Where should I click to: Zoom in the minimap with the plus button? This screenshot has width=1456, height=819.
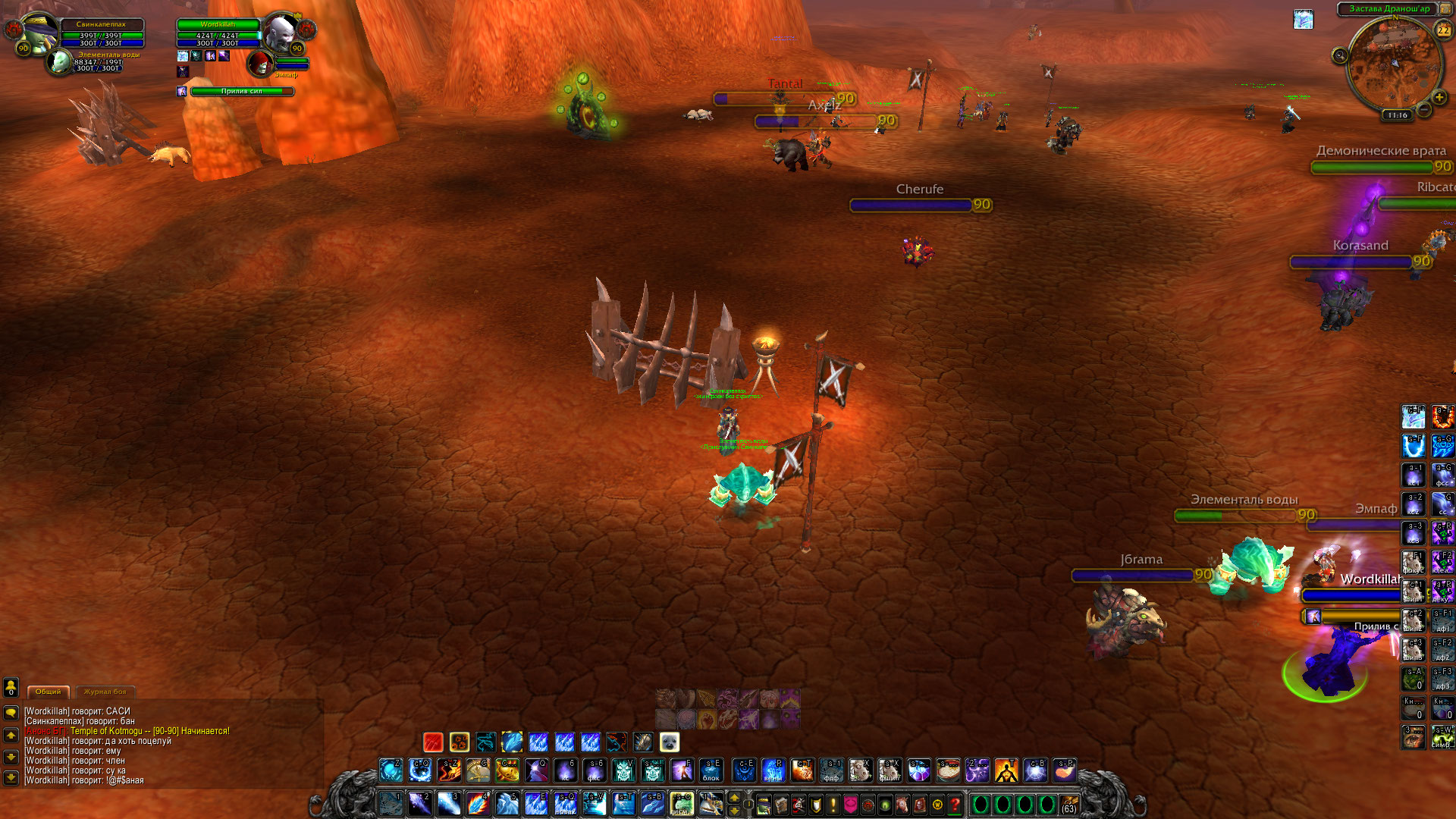[1439, 98]
